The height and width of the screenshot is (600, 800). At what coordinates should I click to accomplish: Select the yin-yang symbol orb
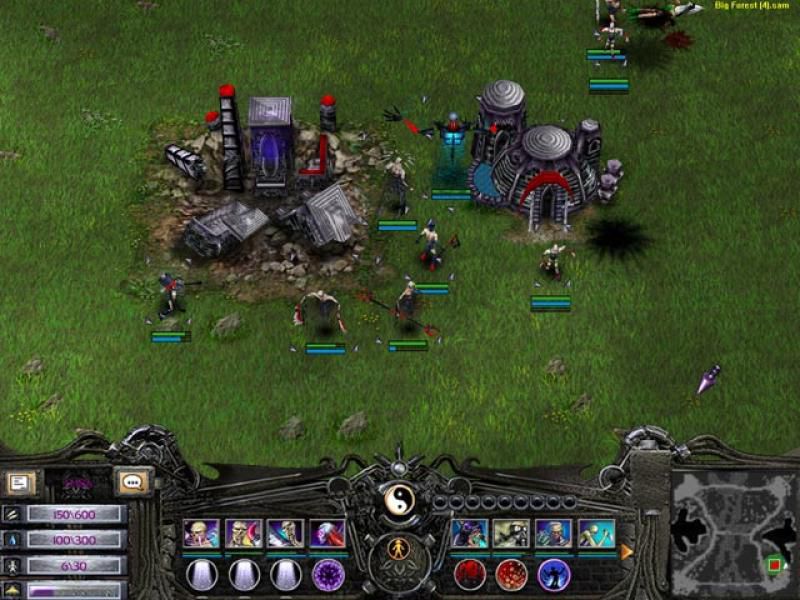pyautogui.click(x=399, y=499)
